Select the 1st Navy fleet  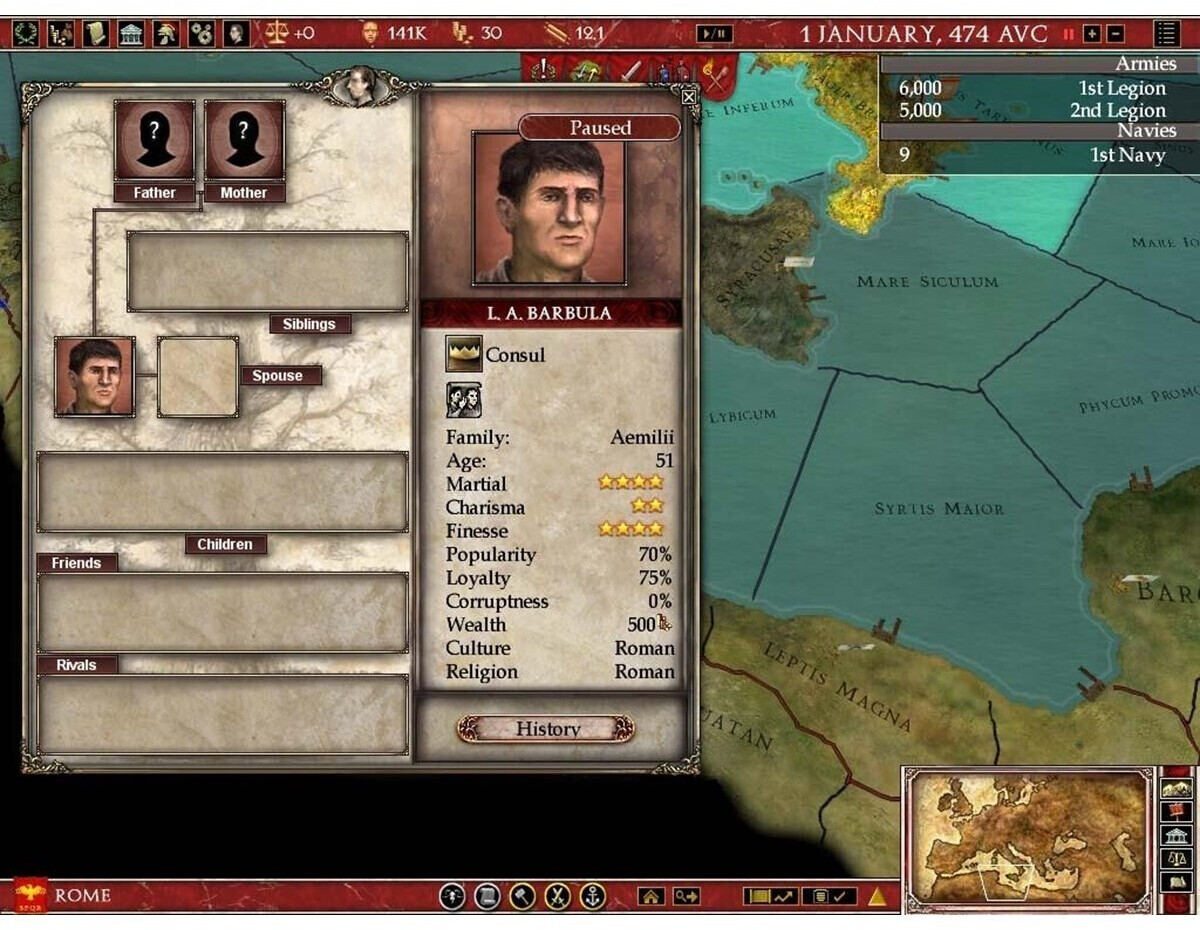[x=1038, y=155]
